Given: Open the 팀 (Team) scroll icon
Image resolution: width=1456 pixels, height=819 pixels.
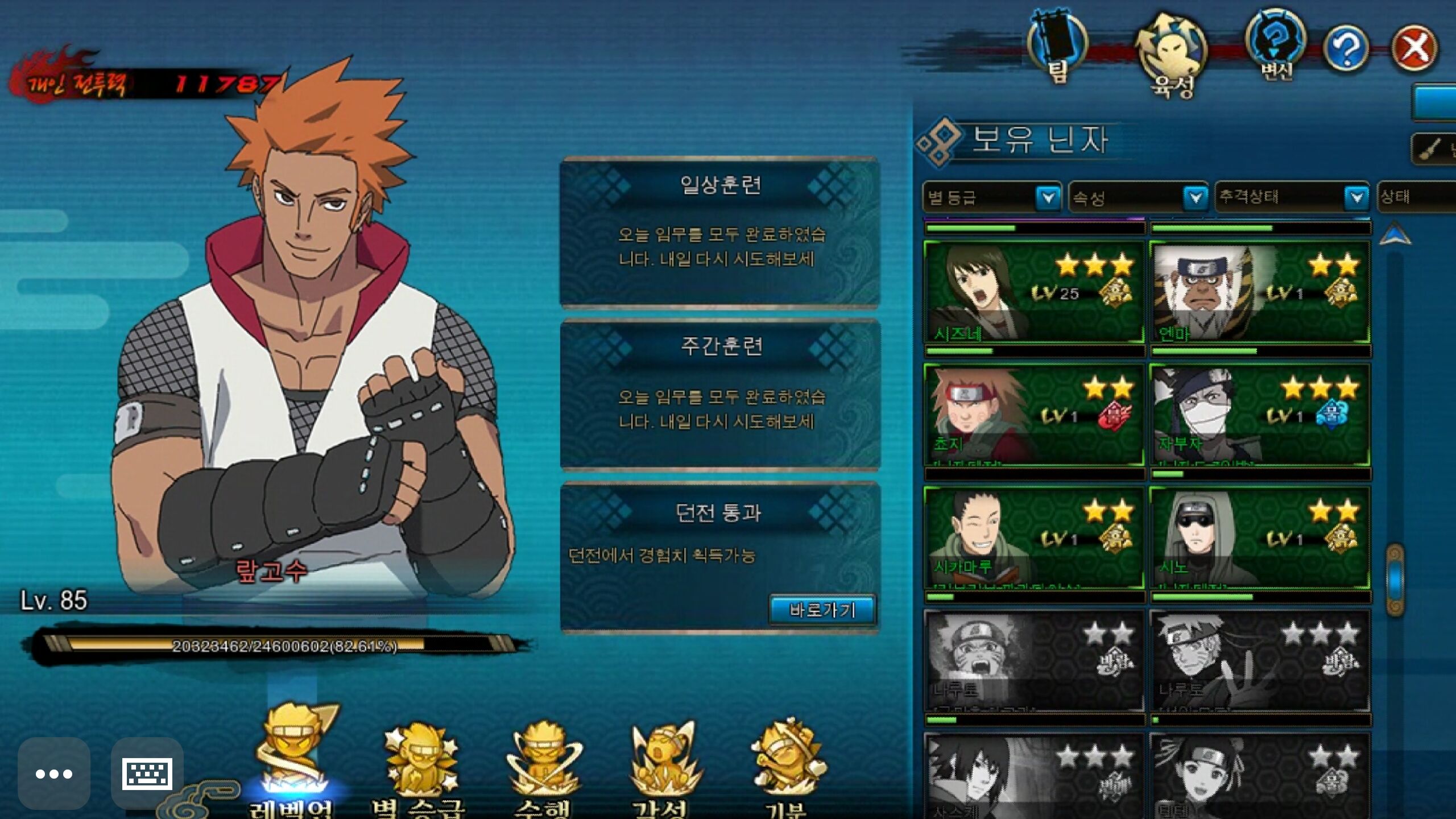Looking at the screenshot, I should [1057, 45].
